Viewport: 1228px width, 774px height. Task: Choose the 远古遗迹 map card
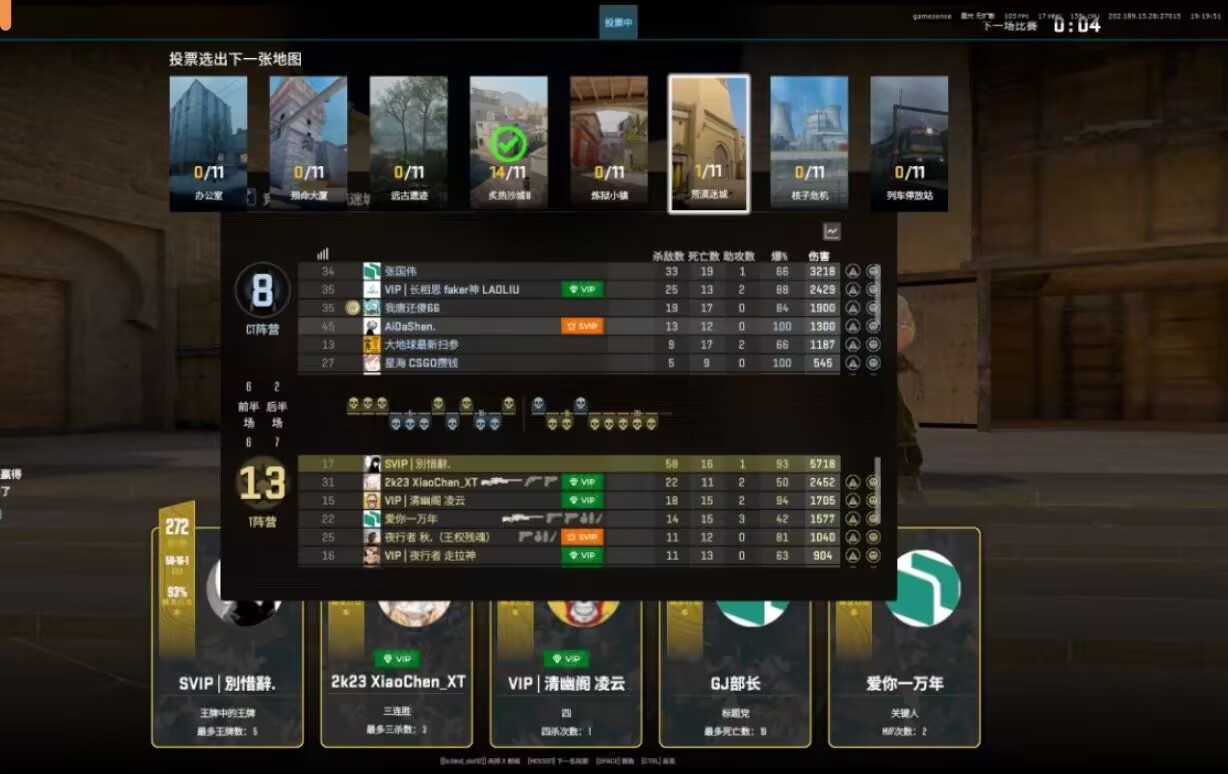[x=408, y=142]
